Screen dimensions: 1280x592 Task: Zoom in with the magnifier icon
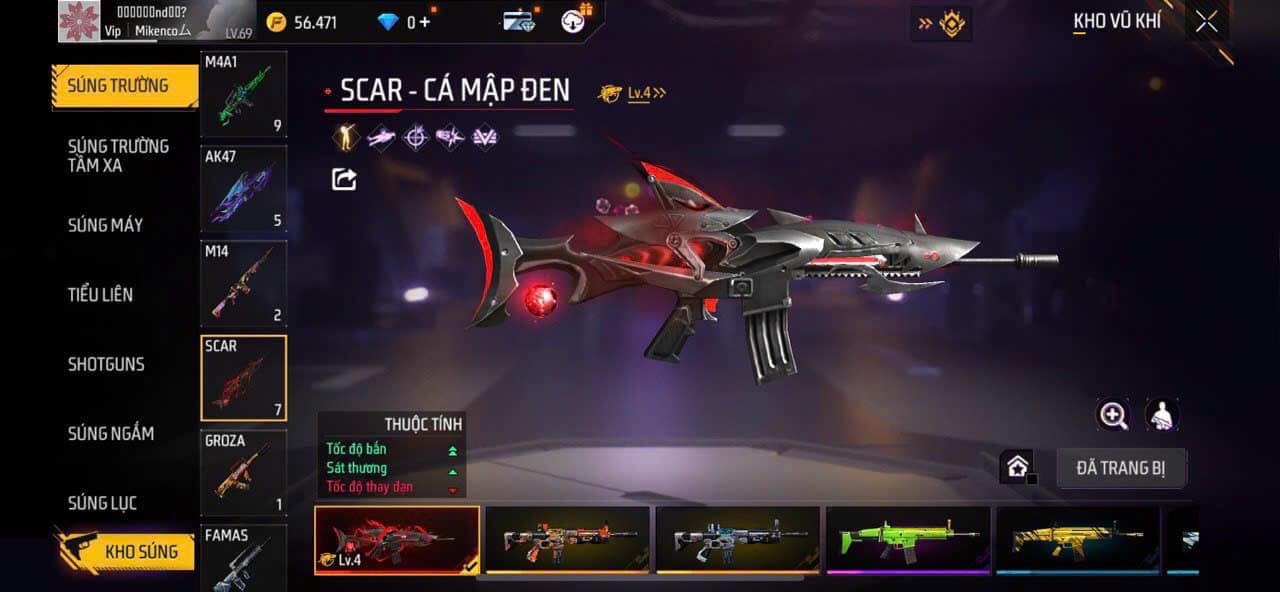pyautogui.click(x=1112, y=415)
